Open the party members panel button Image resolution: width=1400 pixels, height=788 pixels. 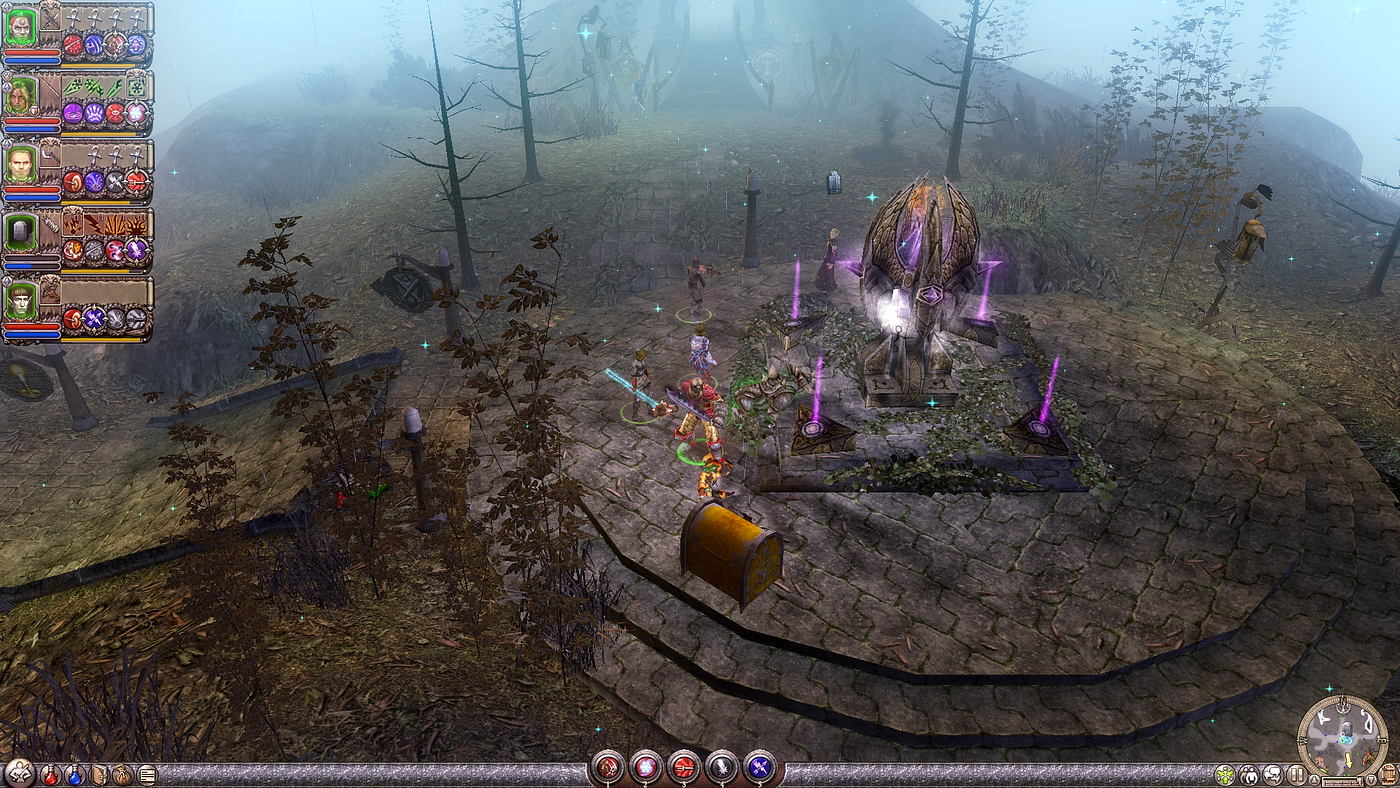tap(1249, 774)
